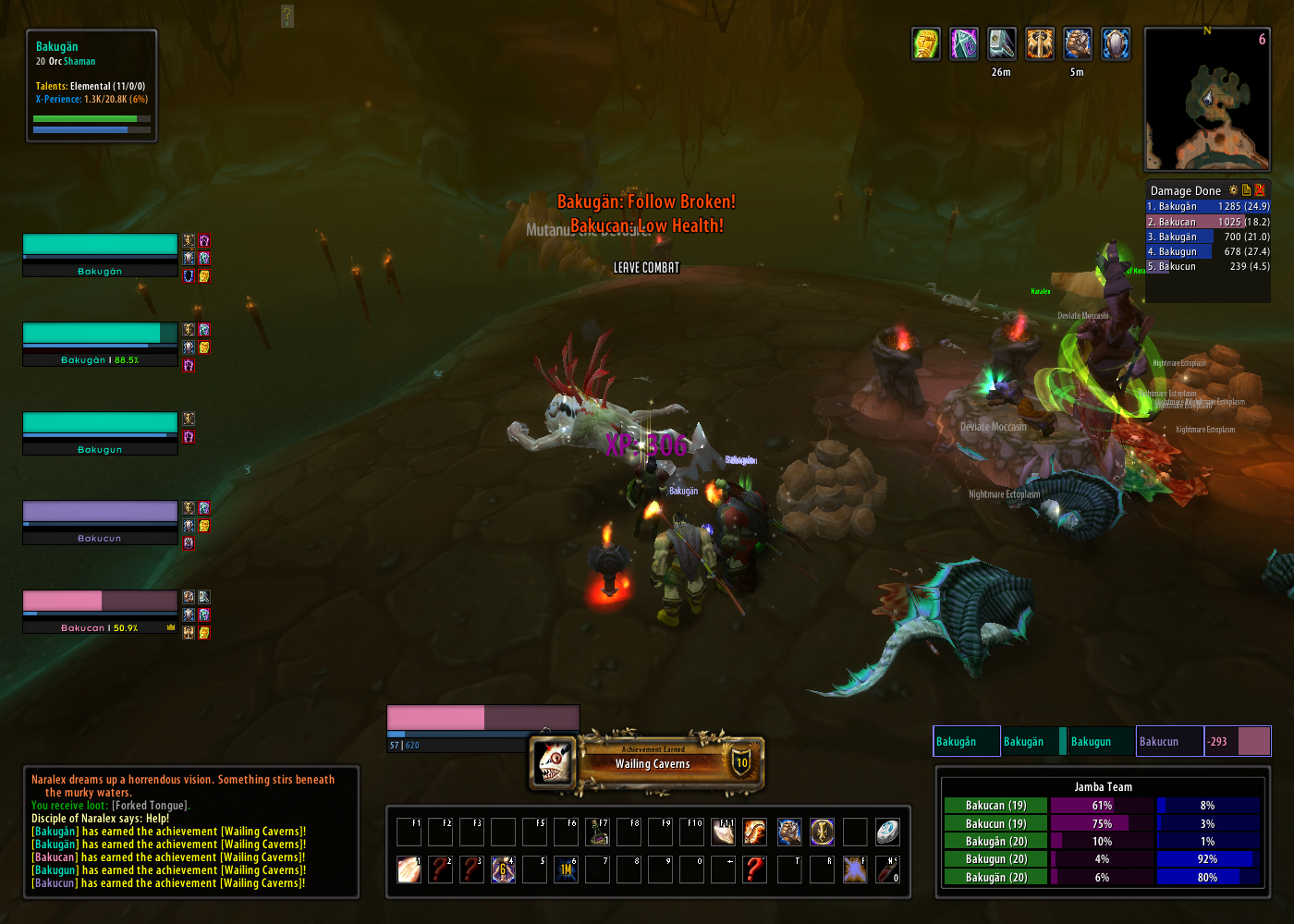
Task: Click the hammer buff with 26m remaining
Action: point(1002,43)
